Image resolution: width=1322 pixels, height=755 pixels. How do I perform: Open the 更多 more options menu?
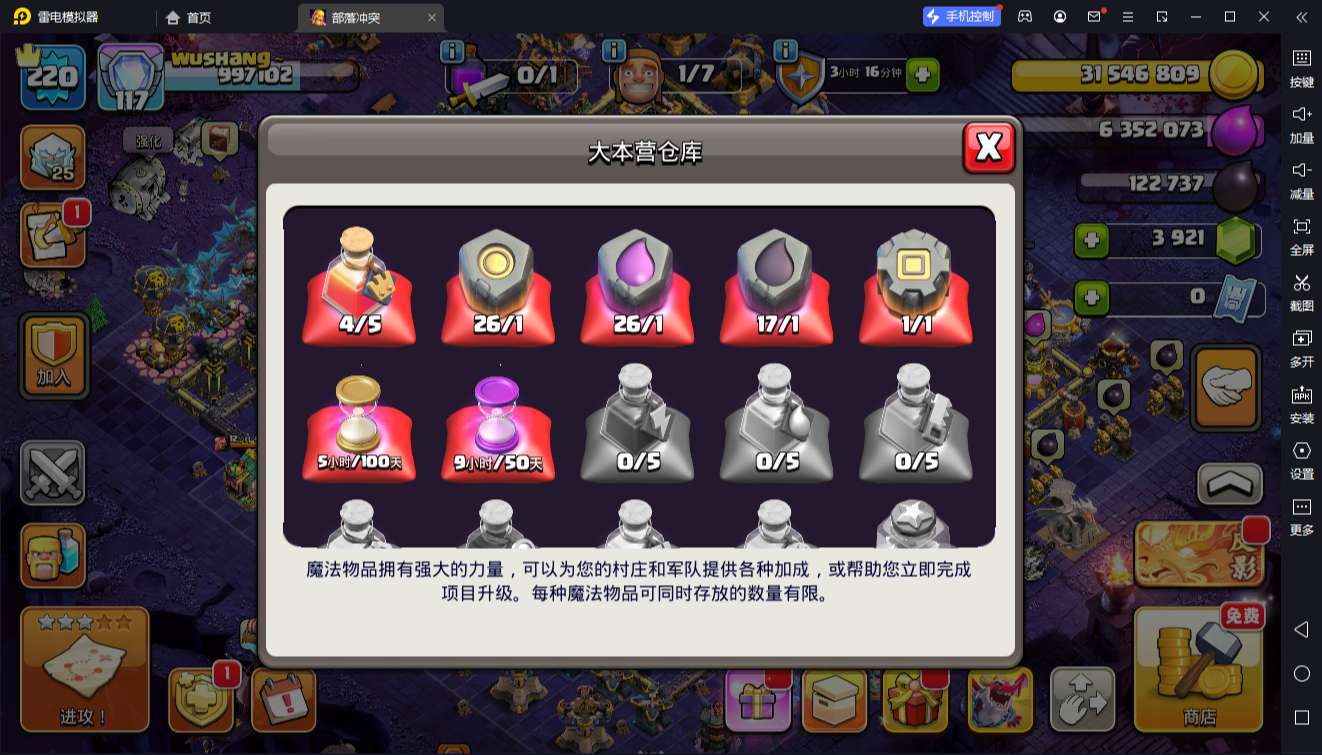pos(1303,515)
